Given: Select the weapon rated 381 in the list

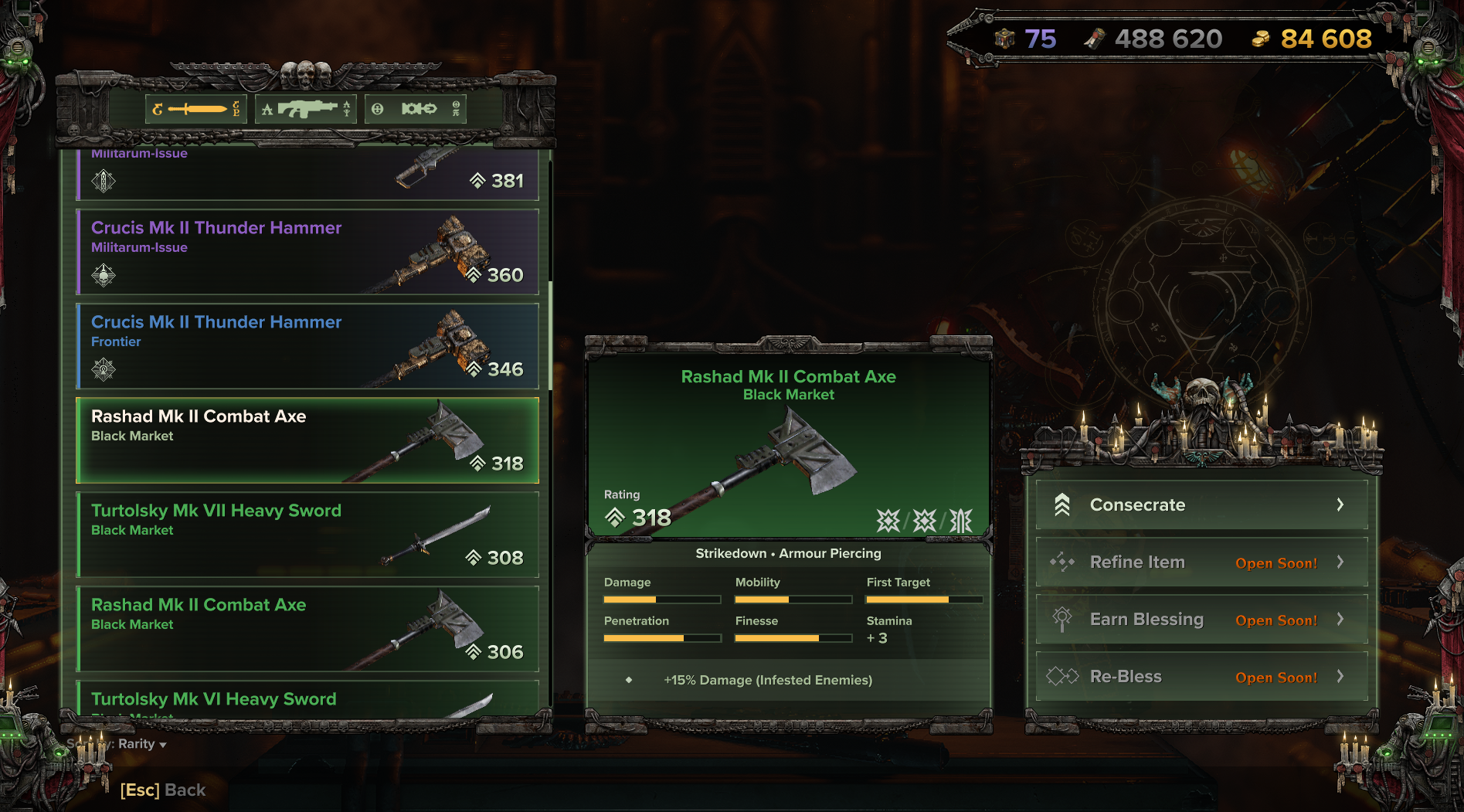Looking at the screenshot, I should coord(307,176).
